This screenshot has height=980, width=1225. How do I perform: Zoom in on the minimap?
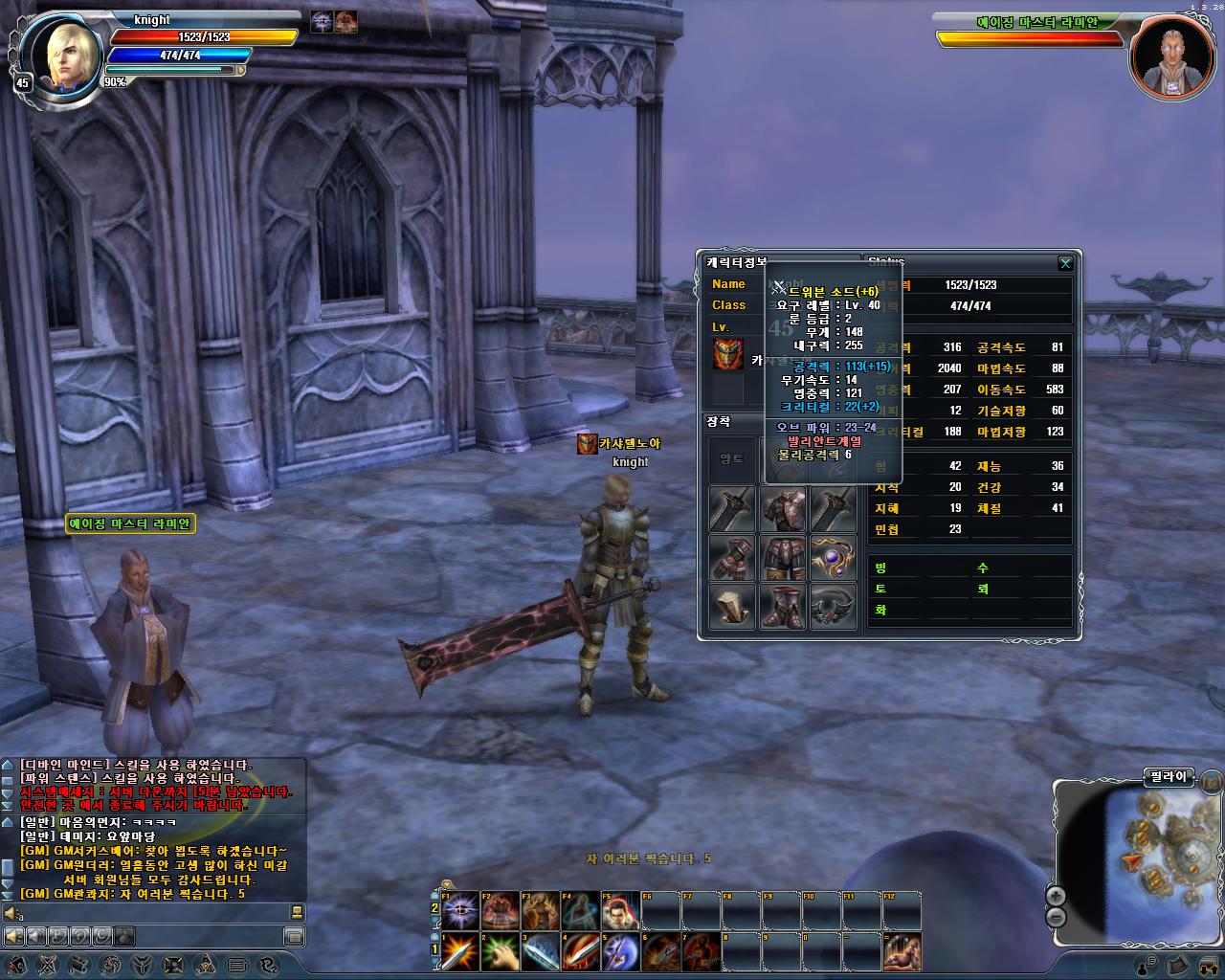pyautogui.click(x=1056, y=896)
